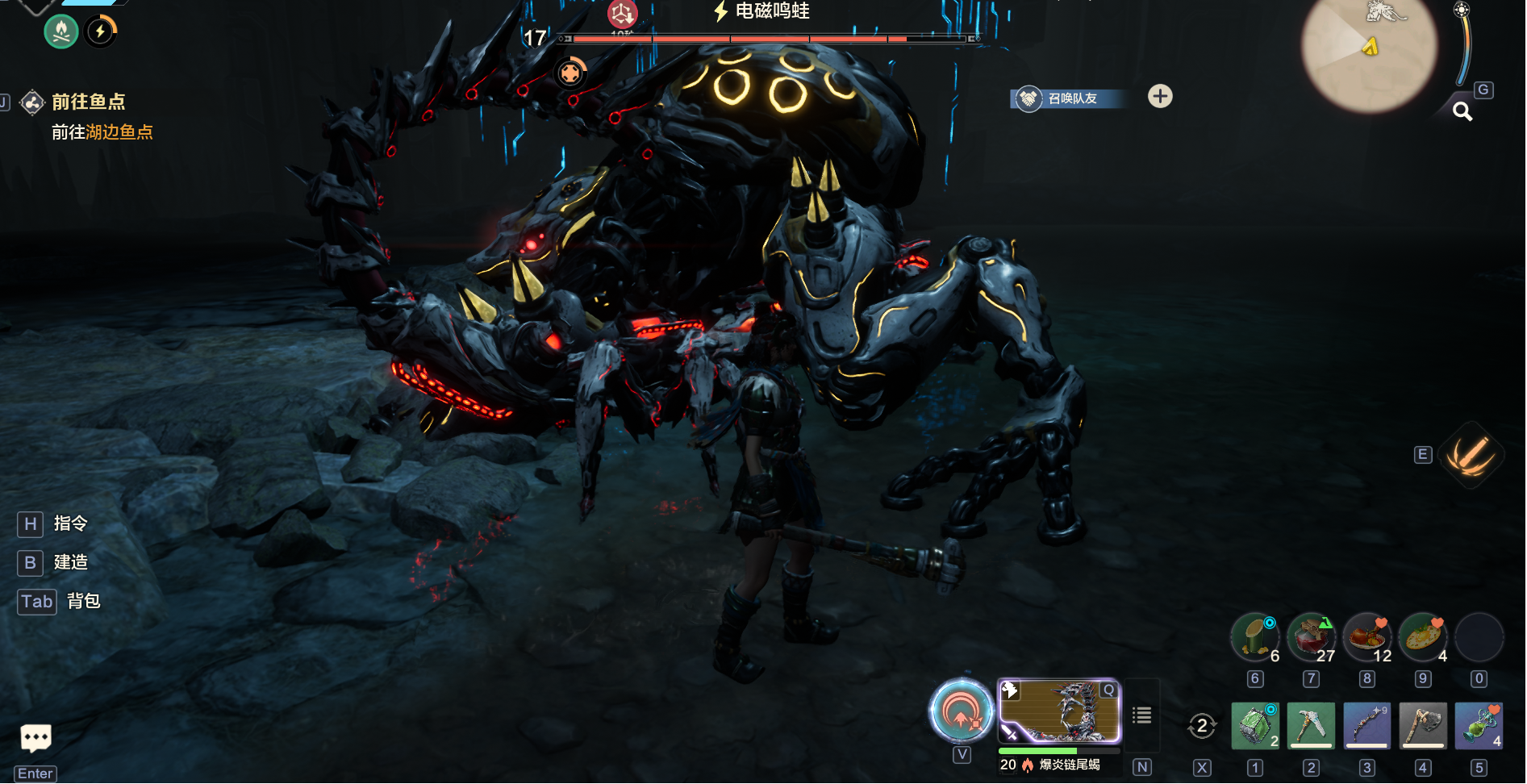Activate the orange claw slash skill

point(1471,455)
